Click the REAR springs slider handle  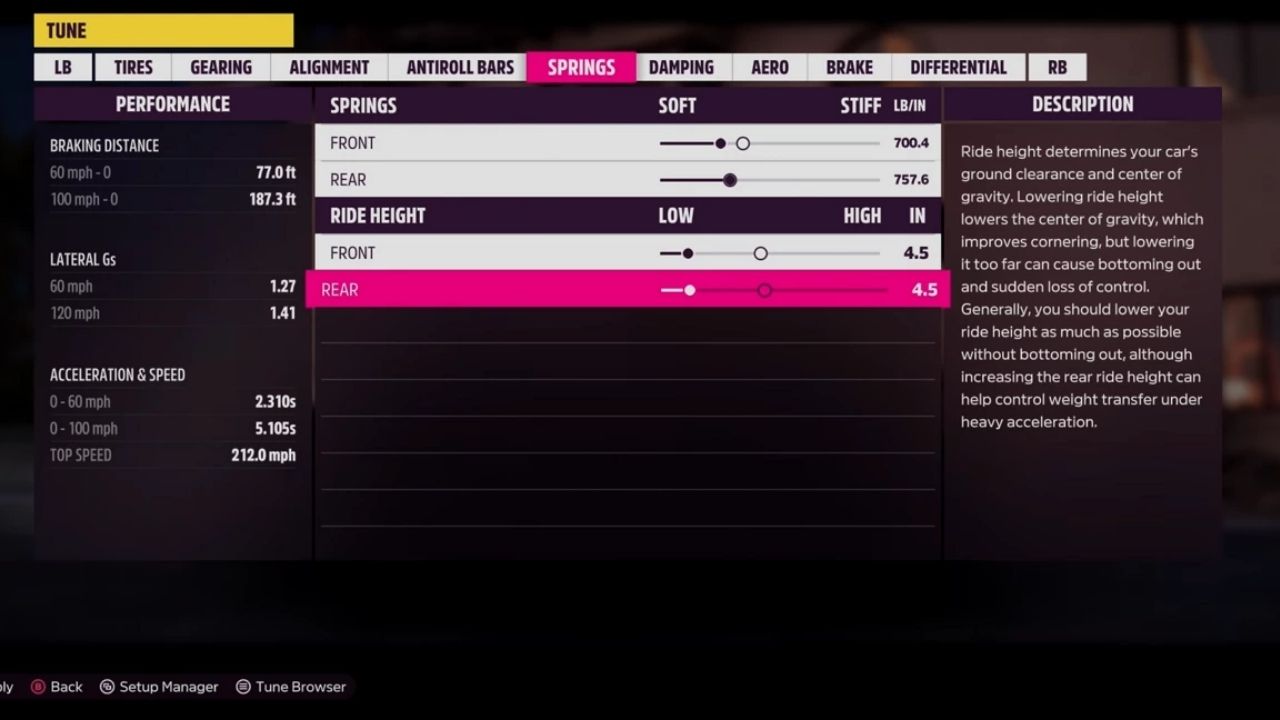point(729,180)
